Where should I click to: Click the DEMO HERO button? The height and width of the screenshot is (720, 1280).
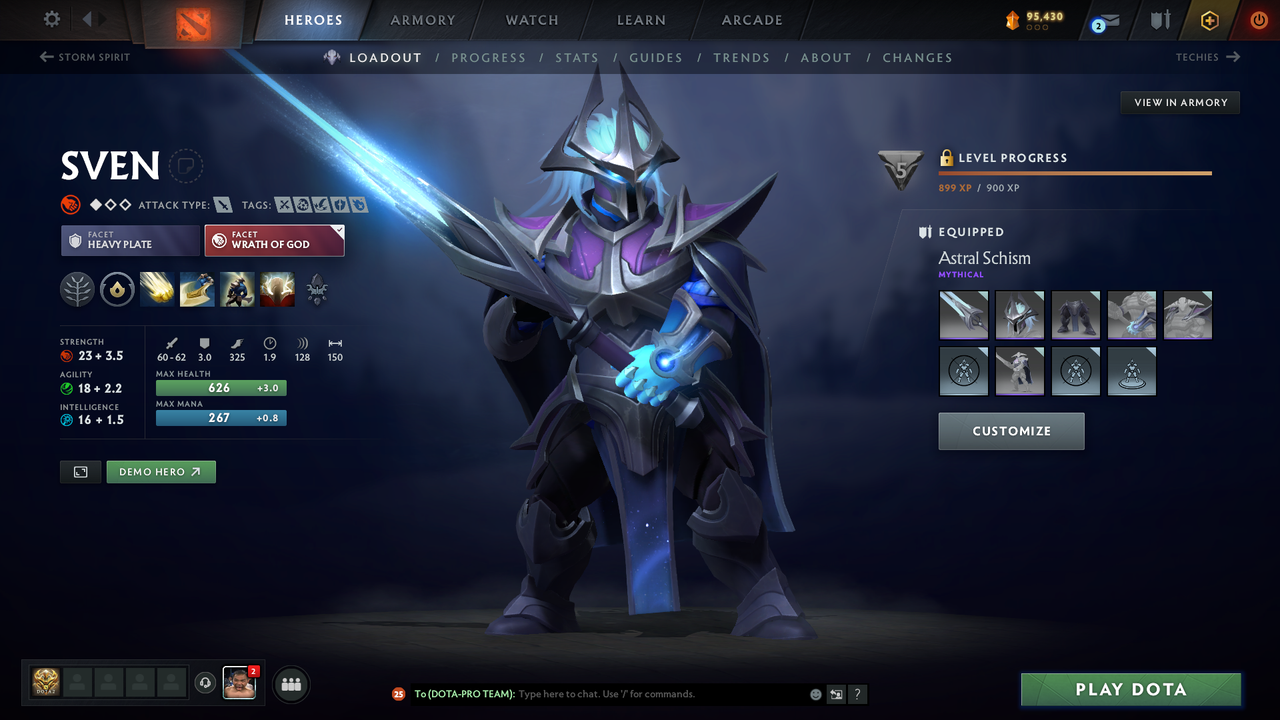tap(160, 471)
